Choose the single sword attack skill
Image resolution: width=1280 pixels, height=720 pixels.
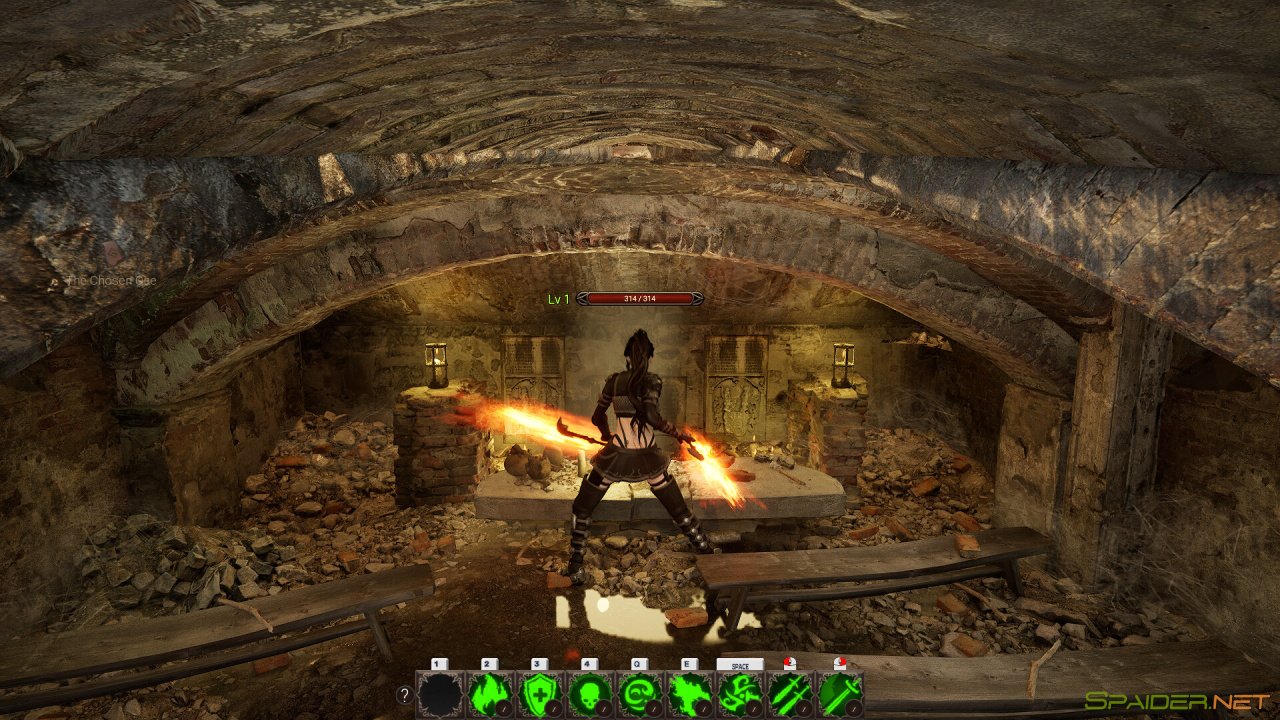[x=840, y=694]
